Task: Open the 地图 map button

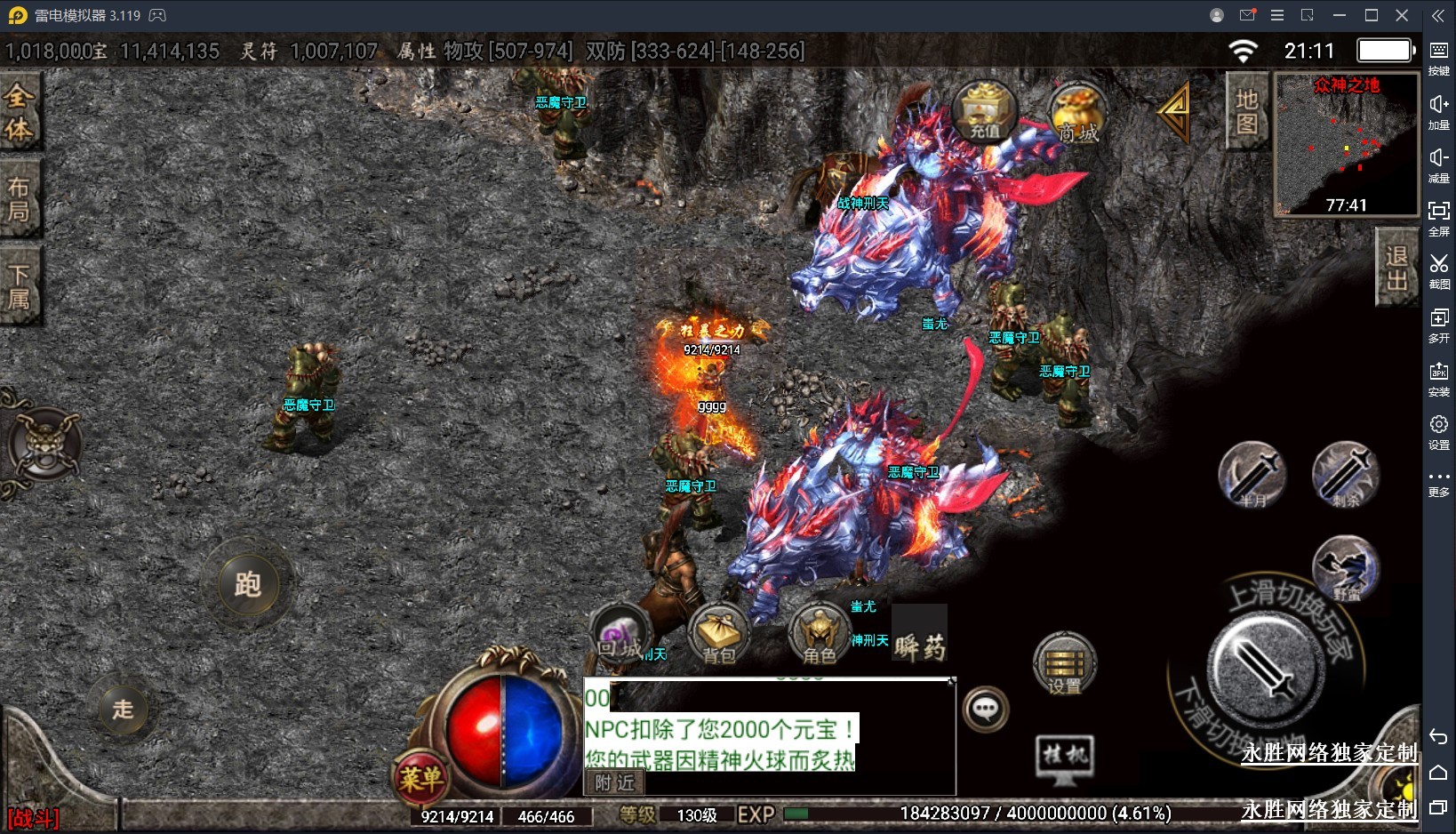Action: pyautogui.click(x=1246, y=112)
